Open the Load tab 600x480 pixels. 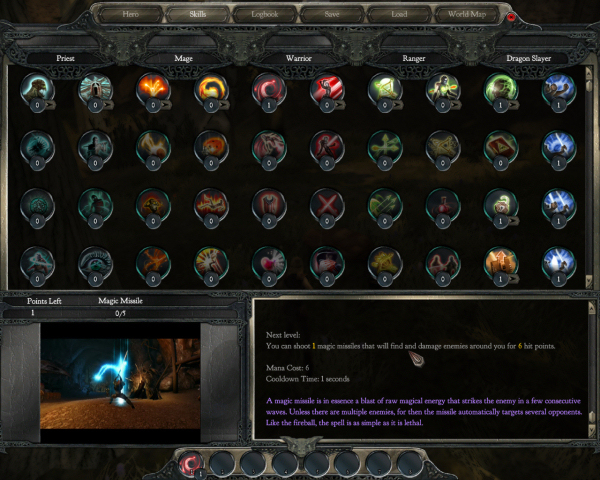click(x=399, y=15)
